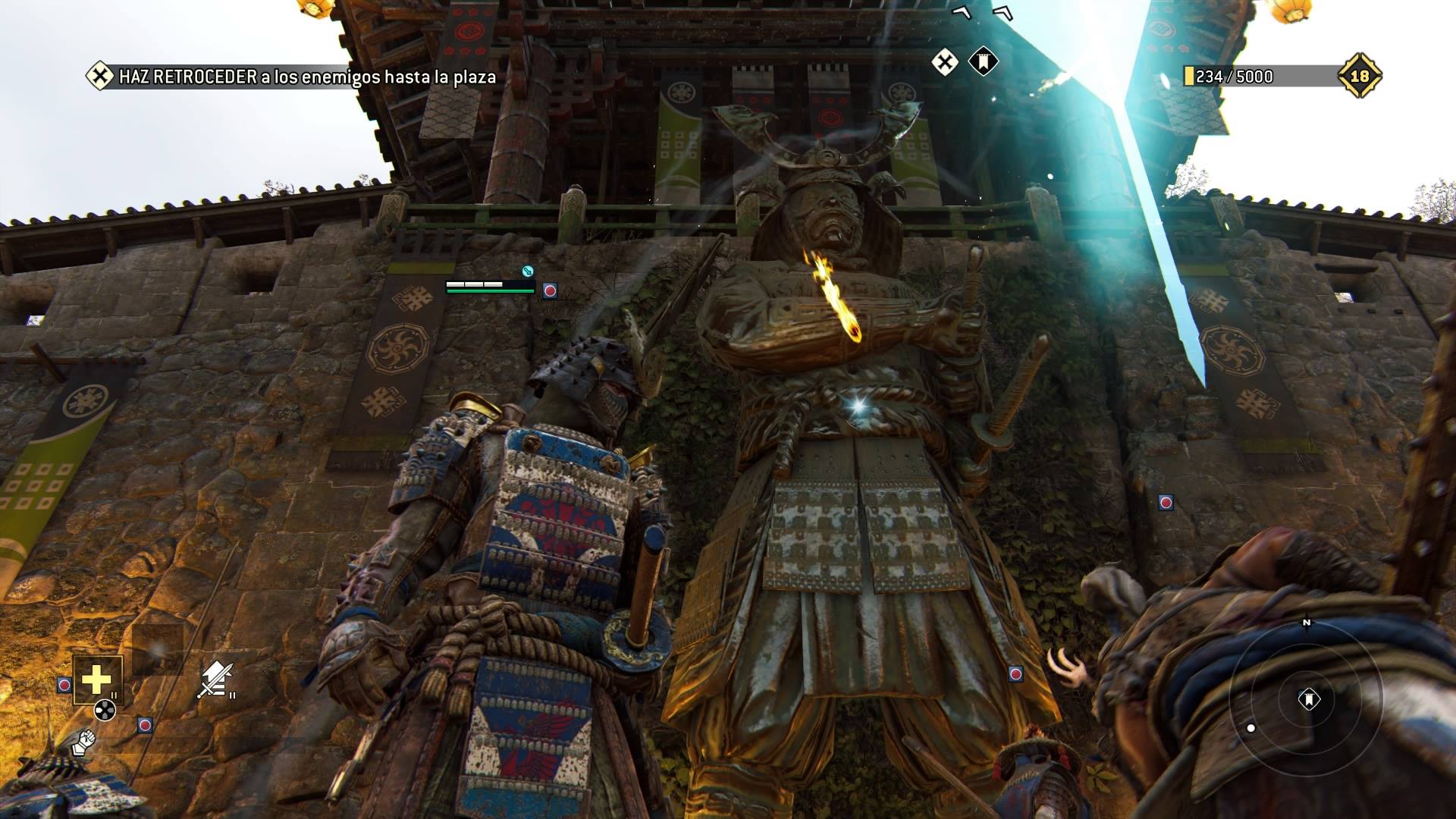The image size is (1456, 819).
Task: Activate the yellow cross healing feat
Action: tap(97, 679)
